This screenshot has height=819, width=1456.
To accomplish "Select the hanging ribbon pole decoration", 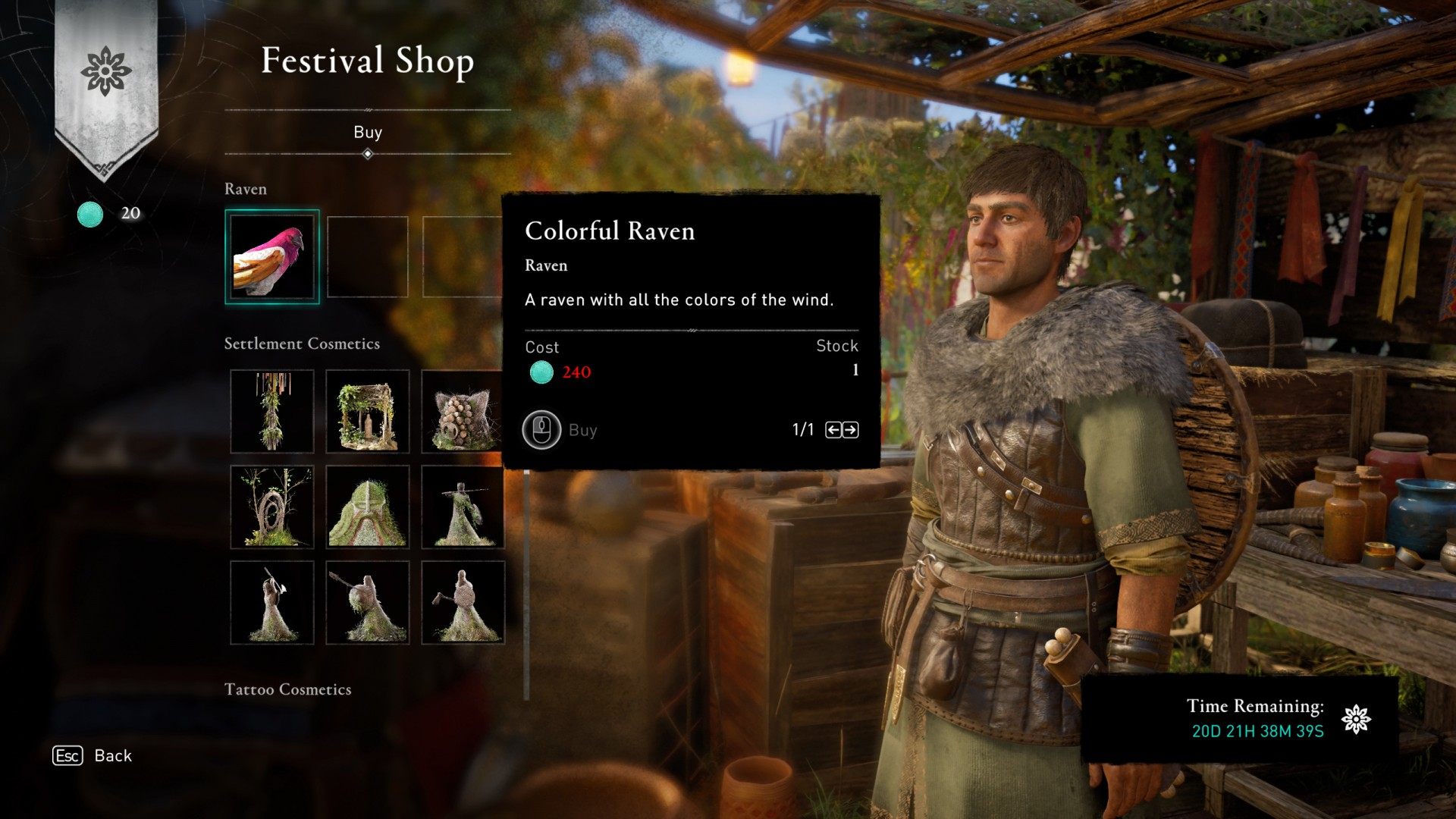I will tap(272, 412).
